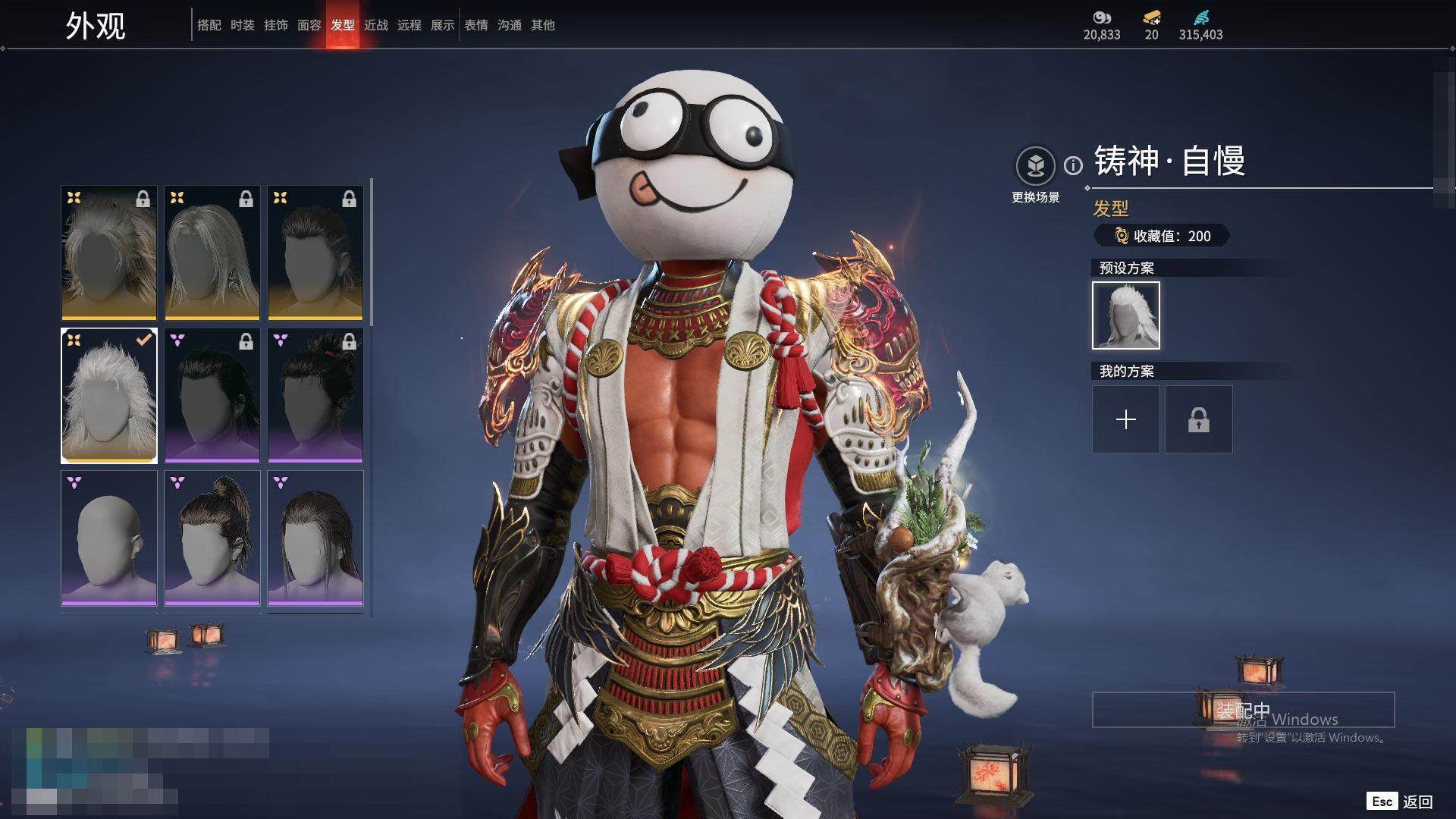Select the equipped white spiky hairstyle card
Viewport: 1456px width, 819px height.
pyautogui.click(x=109, y=396)
